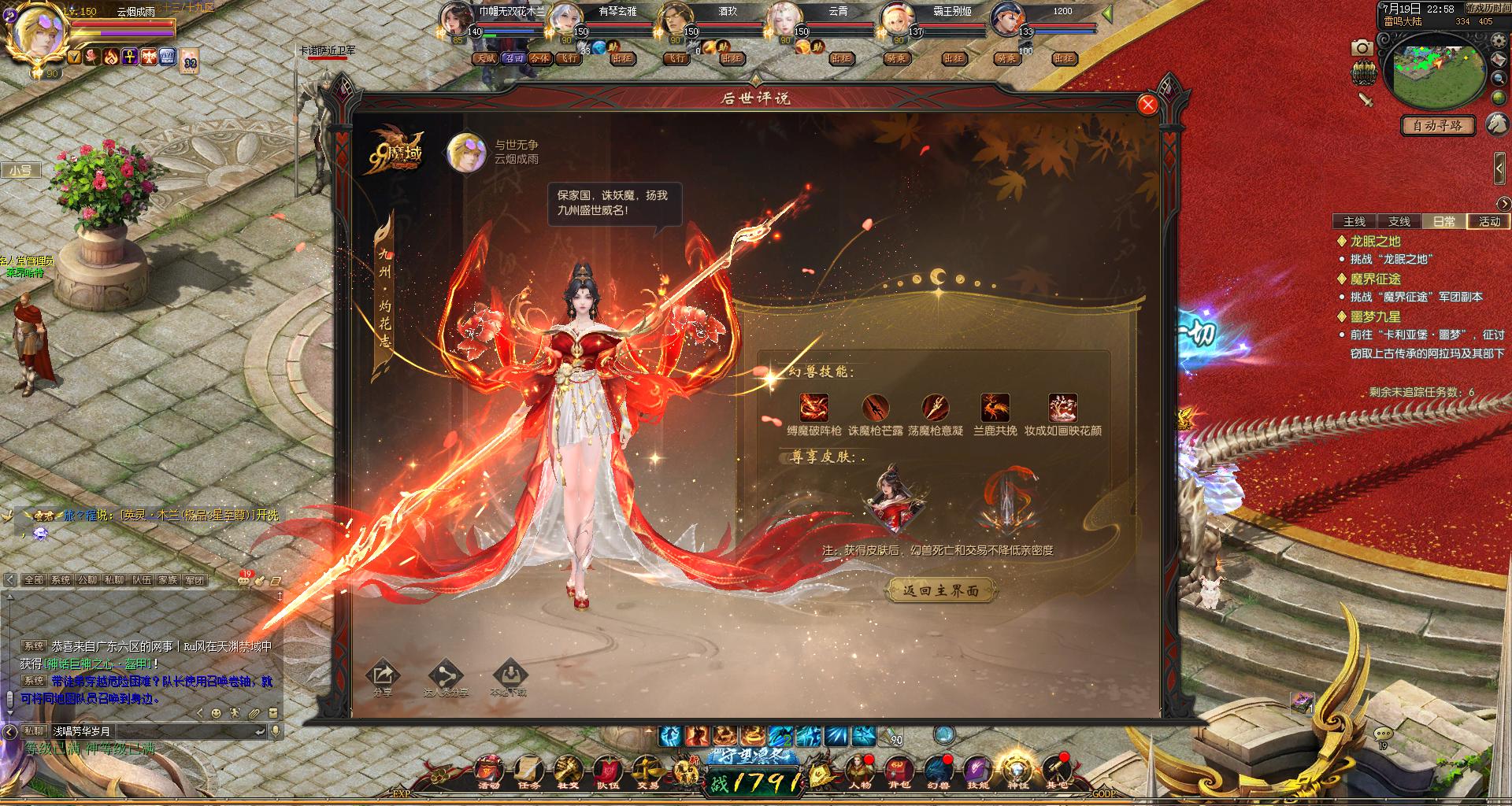Activate the 自动寻路 auto-pathfinding button
This screenshot has height=806, width=1512.
(1437, 125)
